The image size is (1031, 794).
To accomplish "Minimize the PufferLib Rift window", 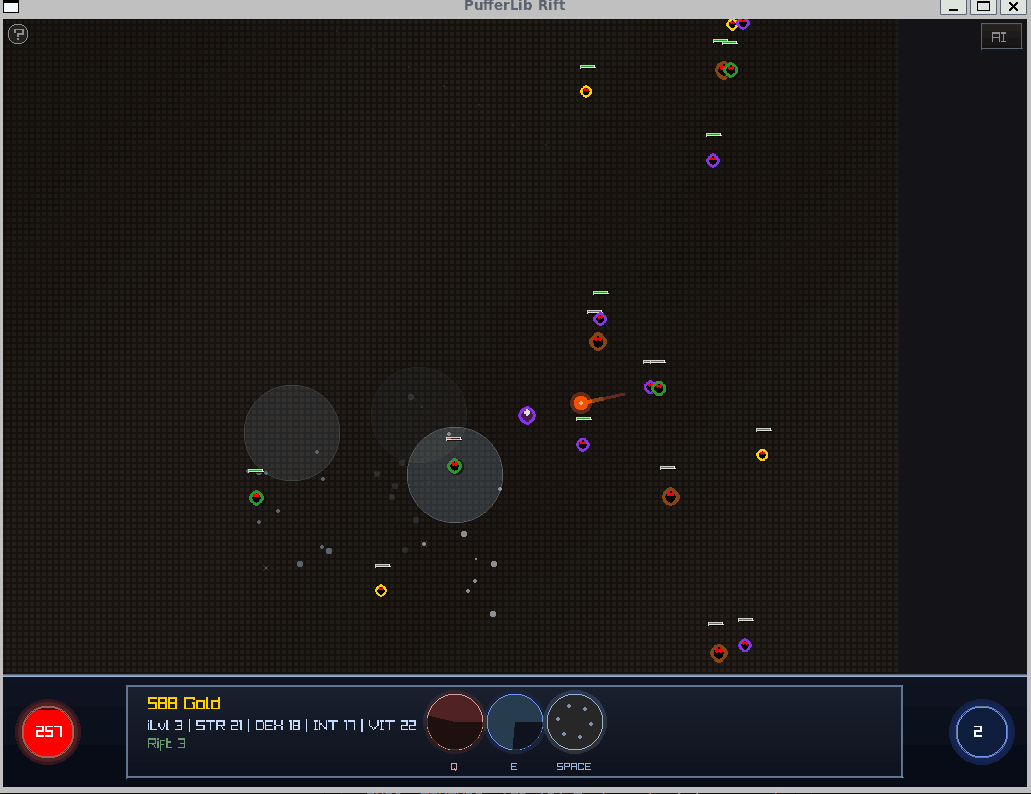I will click(x=954, y=7).
